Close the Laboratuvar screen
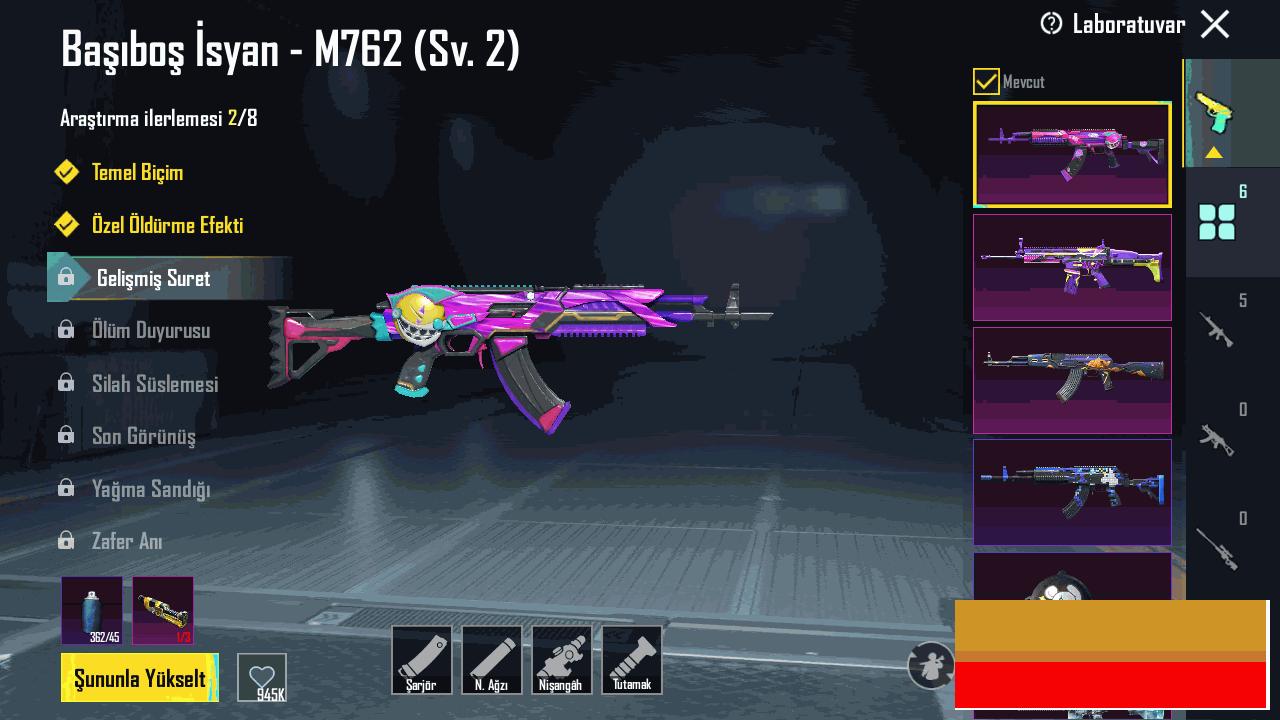Screen dimensions: 1280x720 [1215, 24]
